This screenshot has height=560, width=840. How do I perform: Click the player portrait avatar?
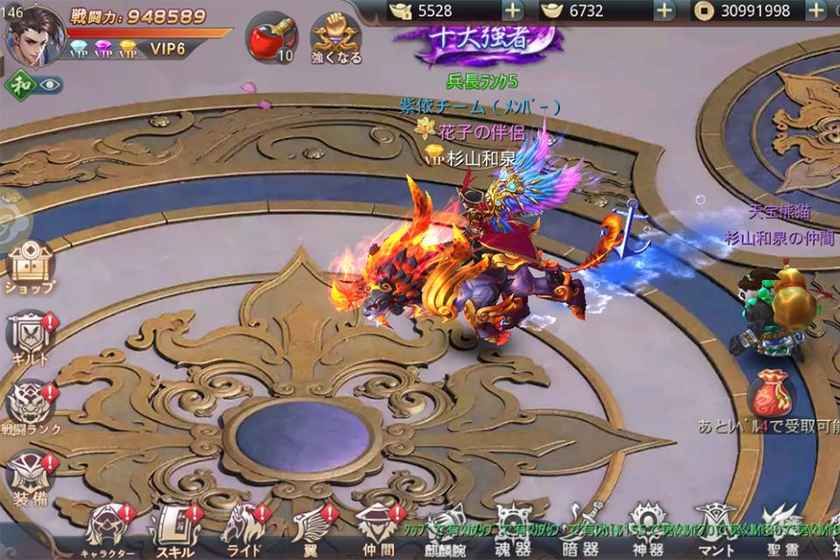(x=35, y=34)
